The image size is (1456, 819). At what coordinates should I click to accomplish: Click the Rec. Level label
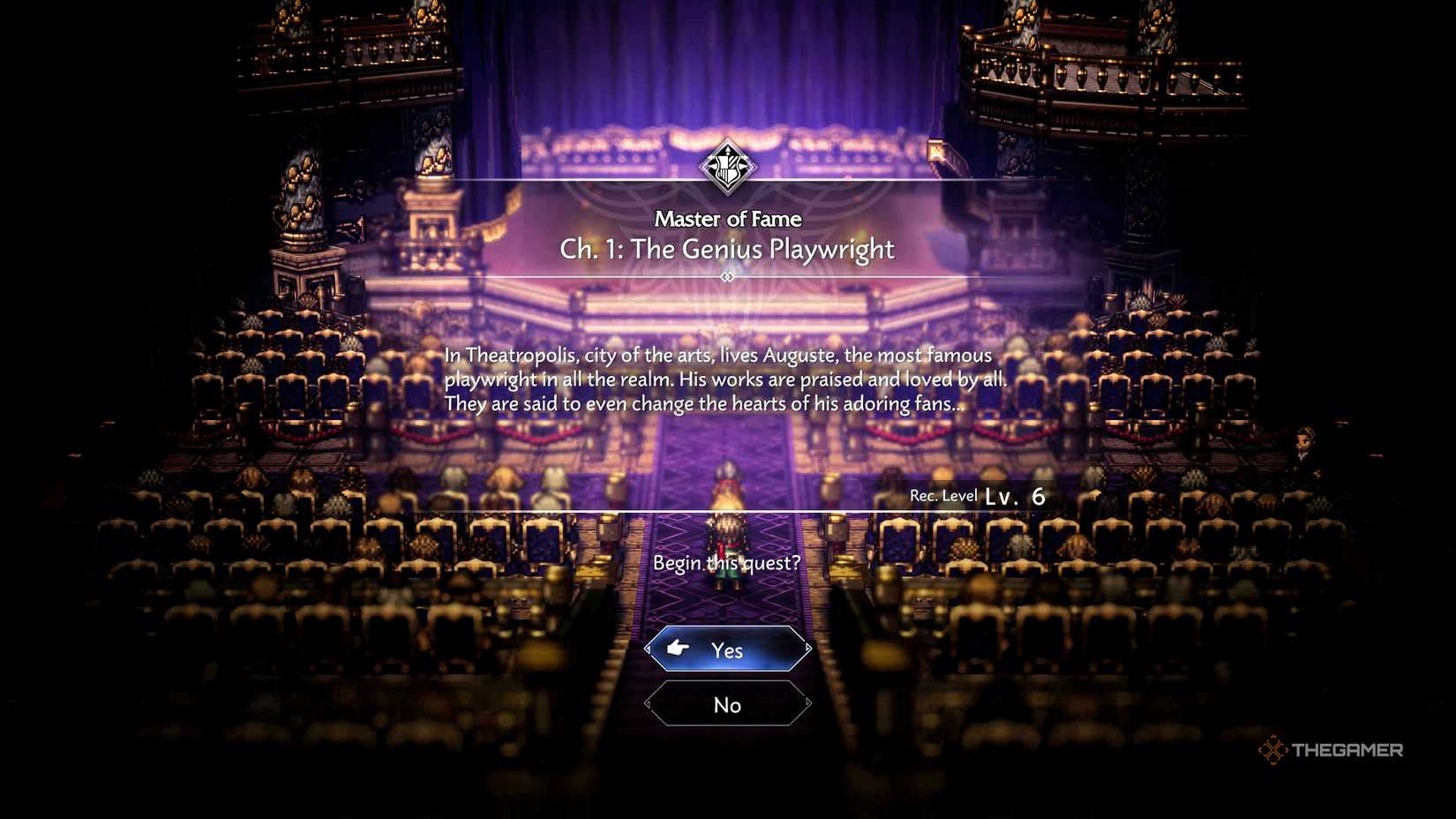[x=942, y=495]
